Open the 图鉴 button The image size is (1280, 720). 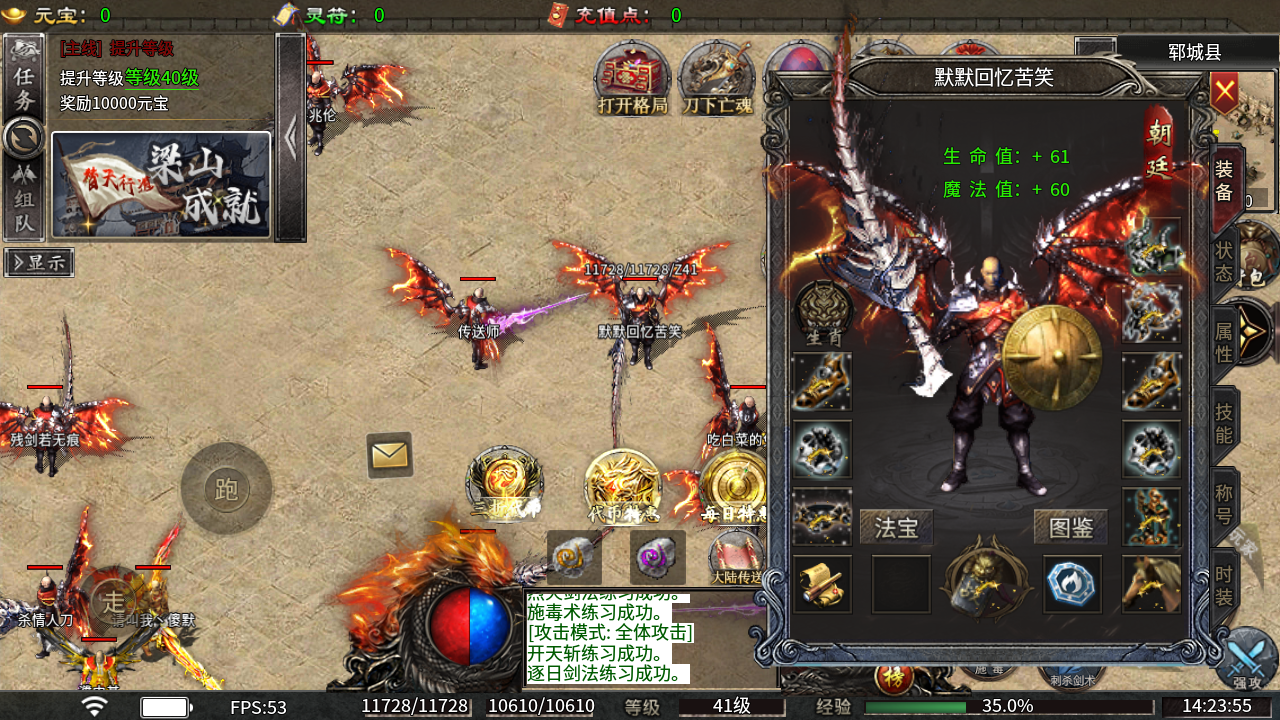[x=1070, y=527]
